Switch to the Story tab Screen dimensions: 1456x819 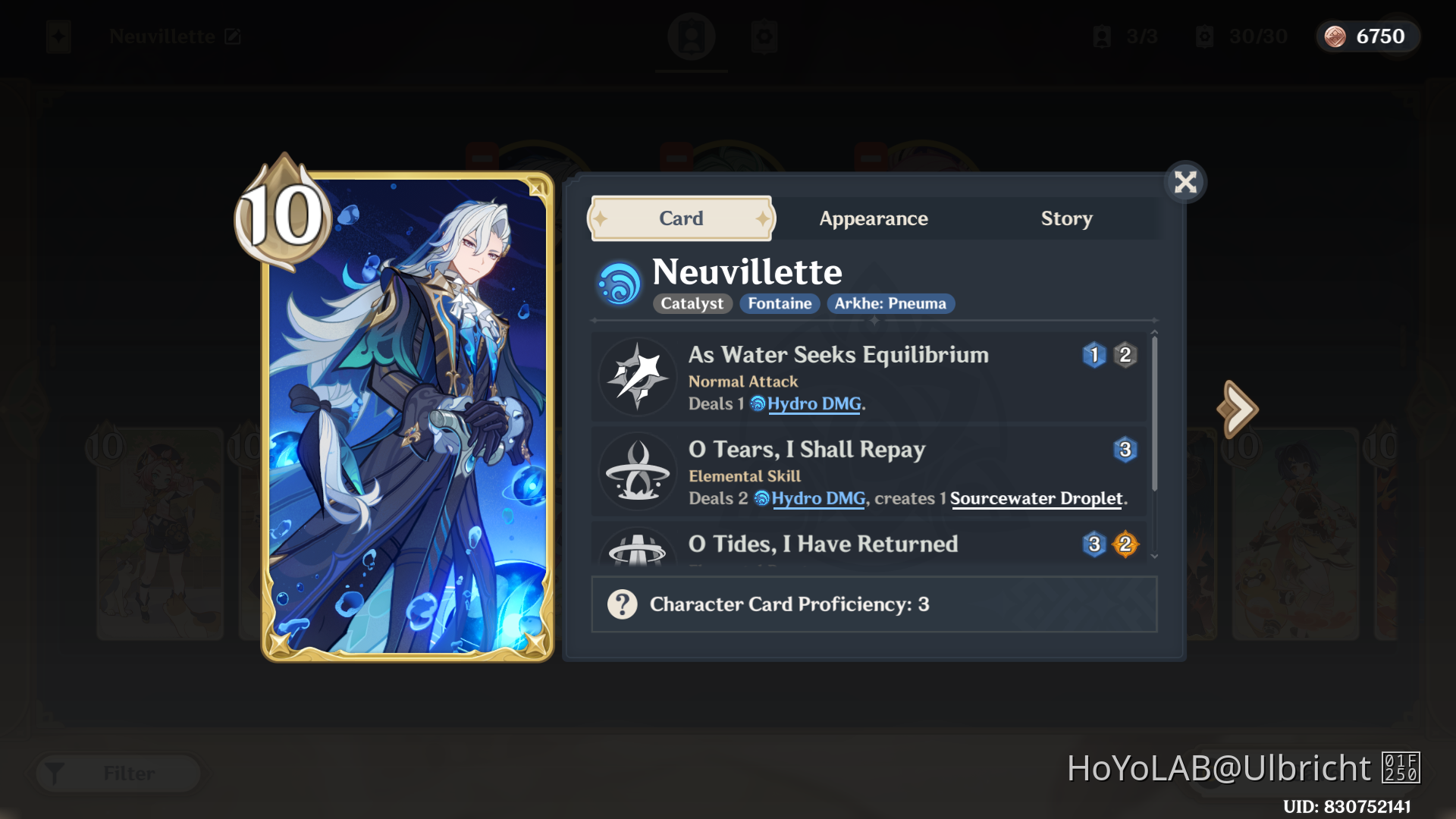pyautogui.click(x=1067, y=218)
